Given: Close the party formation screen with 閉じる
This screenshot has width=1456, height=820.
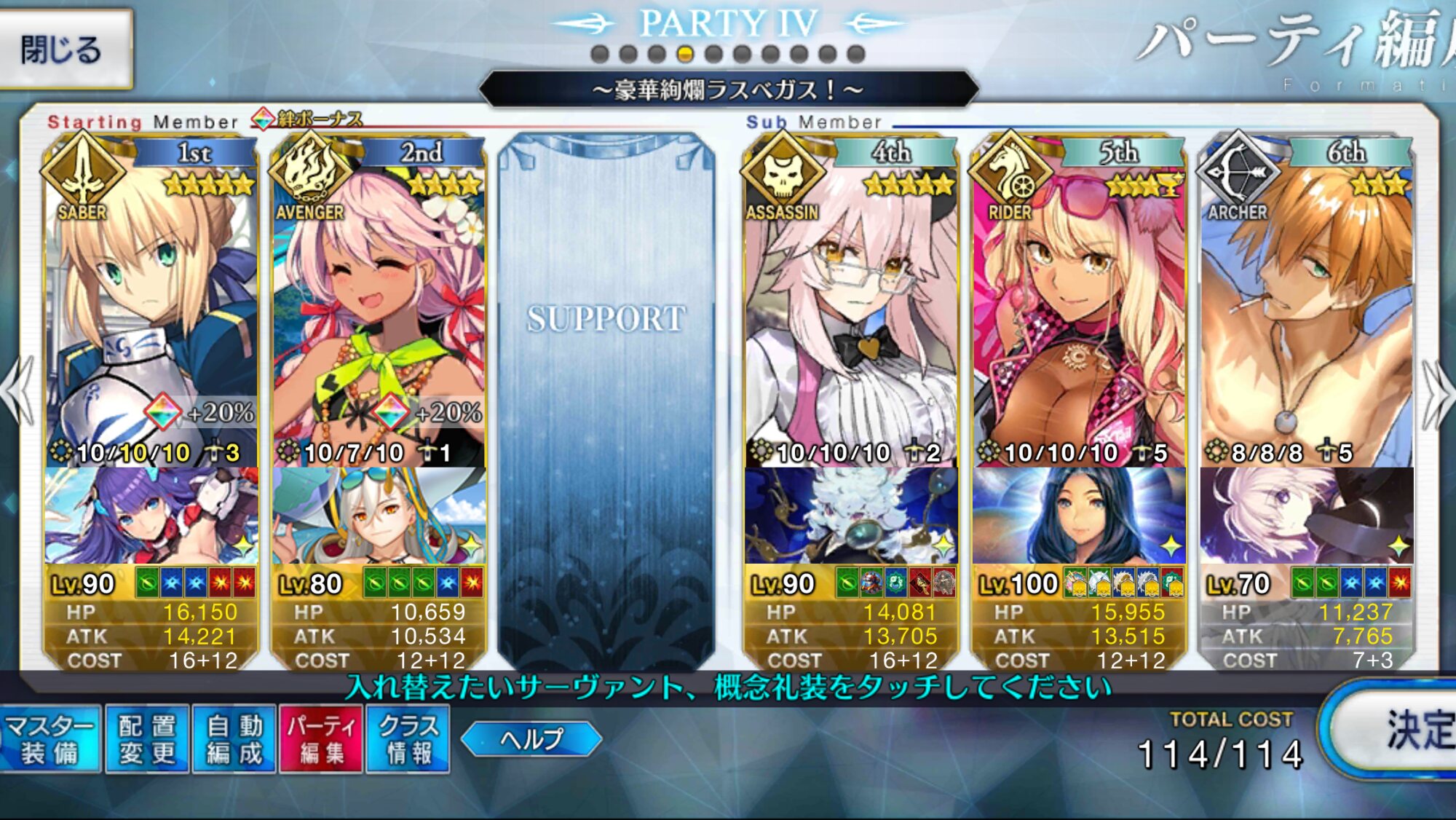Looking at the screenshot, I should click(x=64, y=50).
